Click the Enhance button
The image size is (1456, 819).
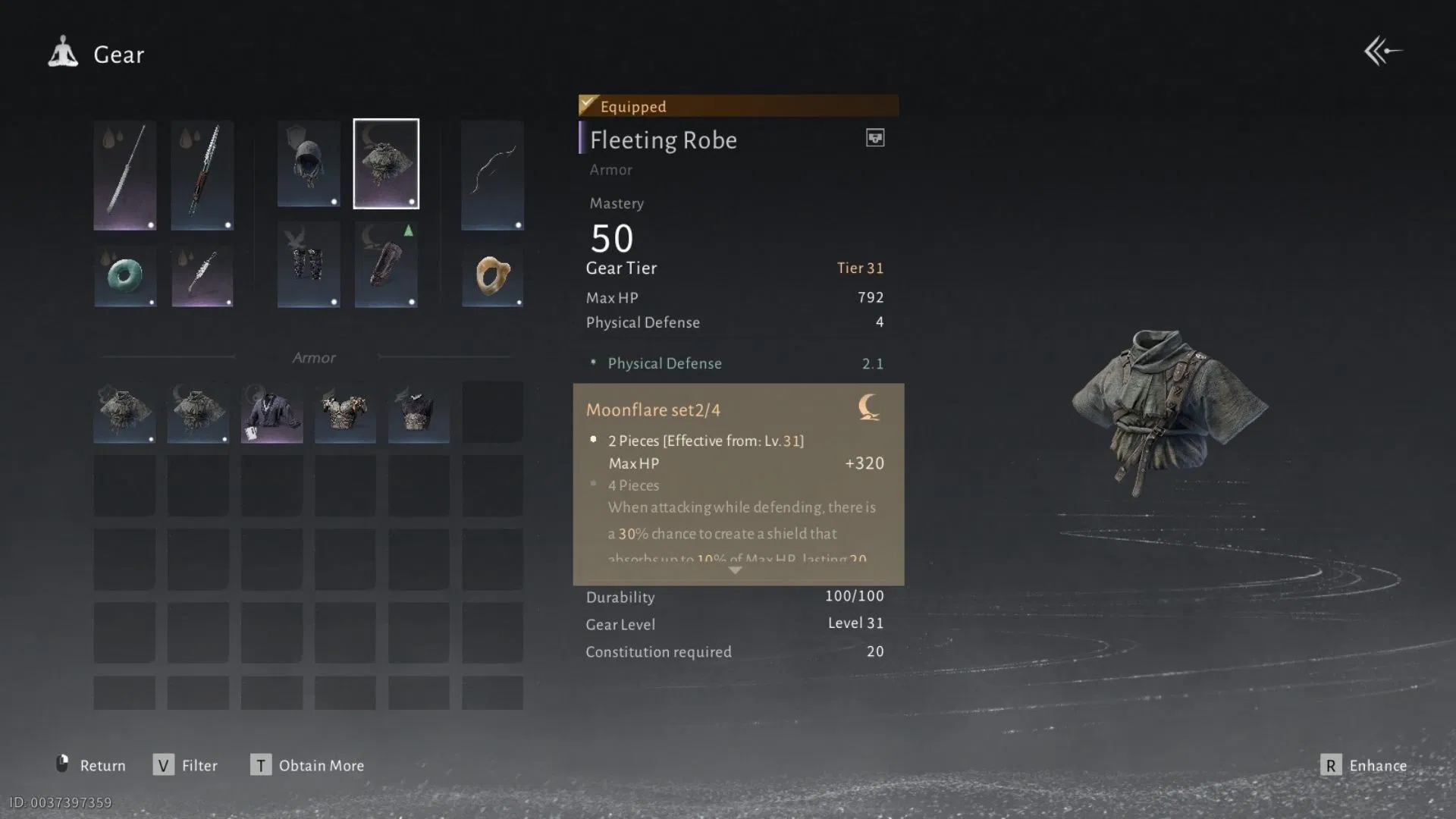[x=1364, y=765]
